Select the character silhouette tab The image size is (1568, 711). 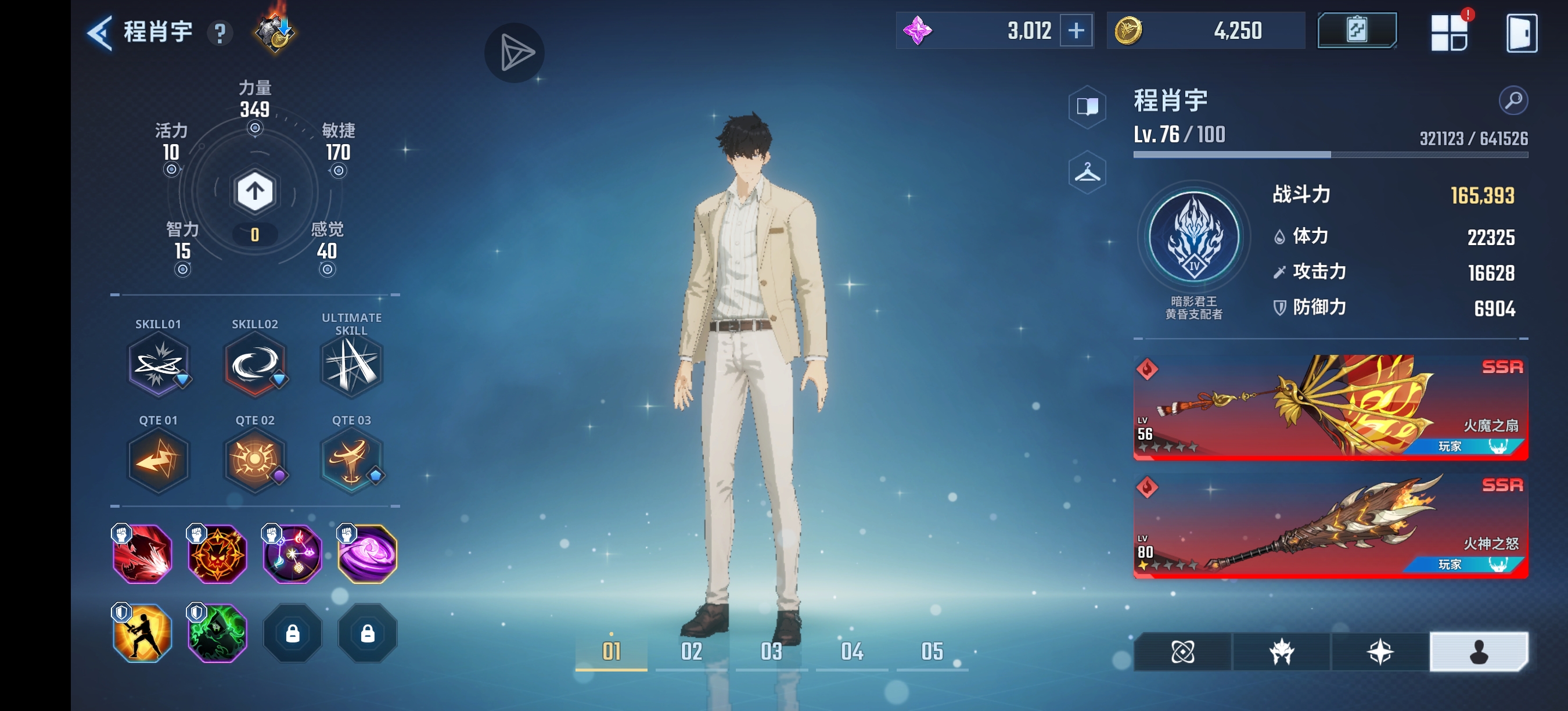coord(1478,652)
